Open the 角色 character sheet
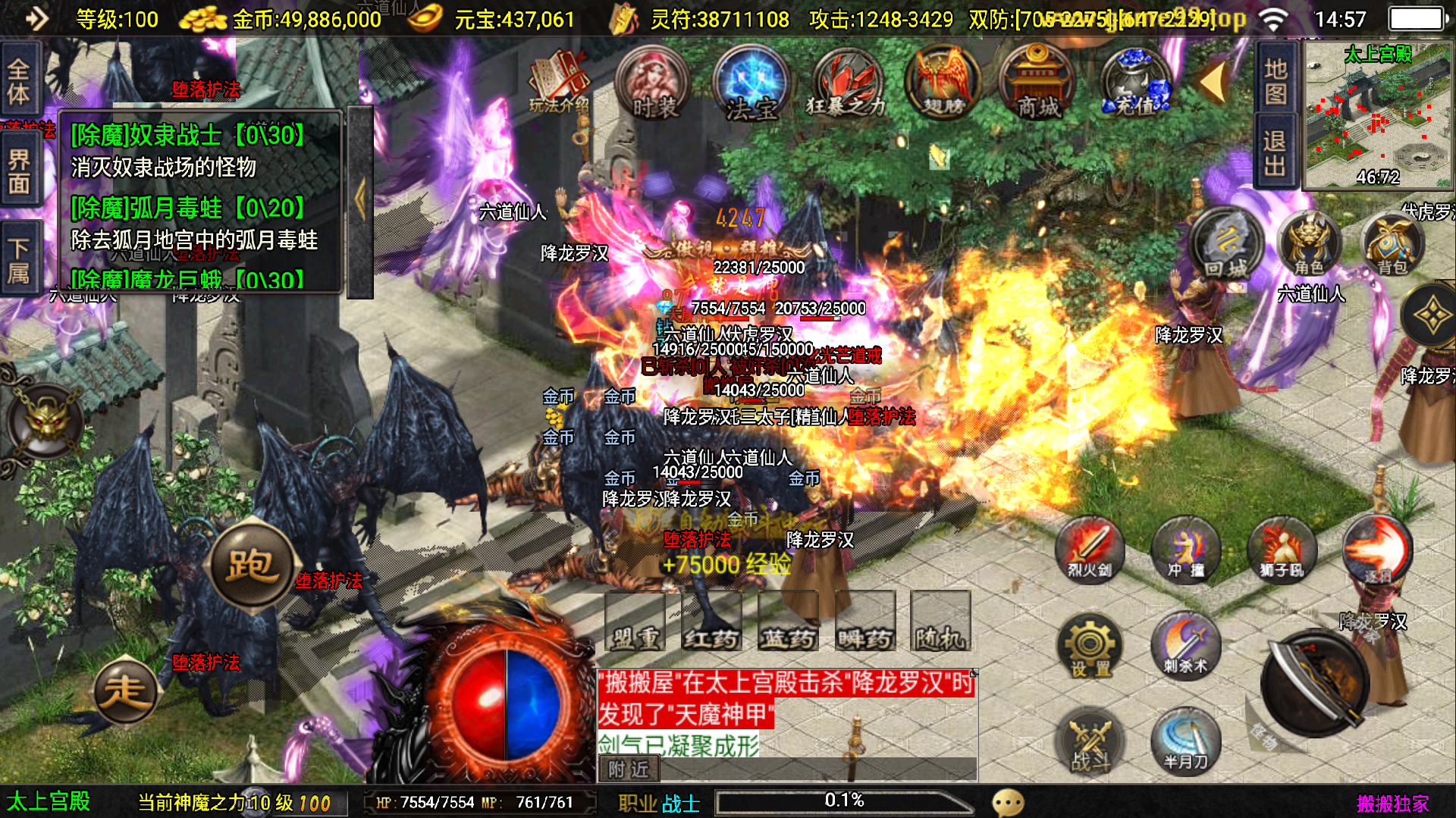Image resolution: width=1456 pixels, height=818 pixels. pos(1309,244)
